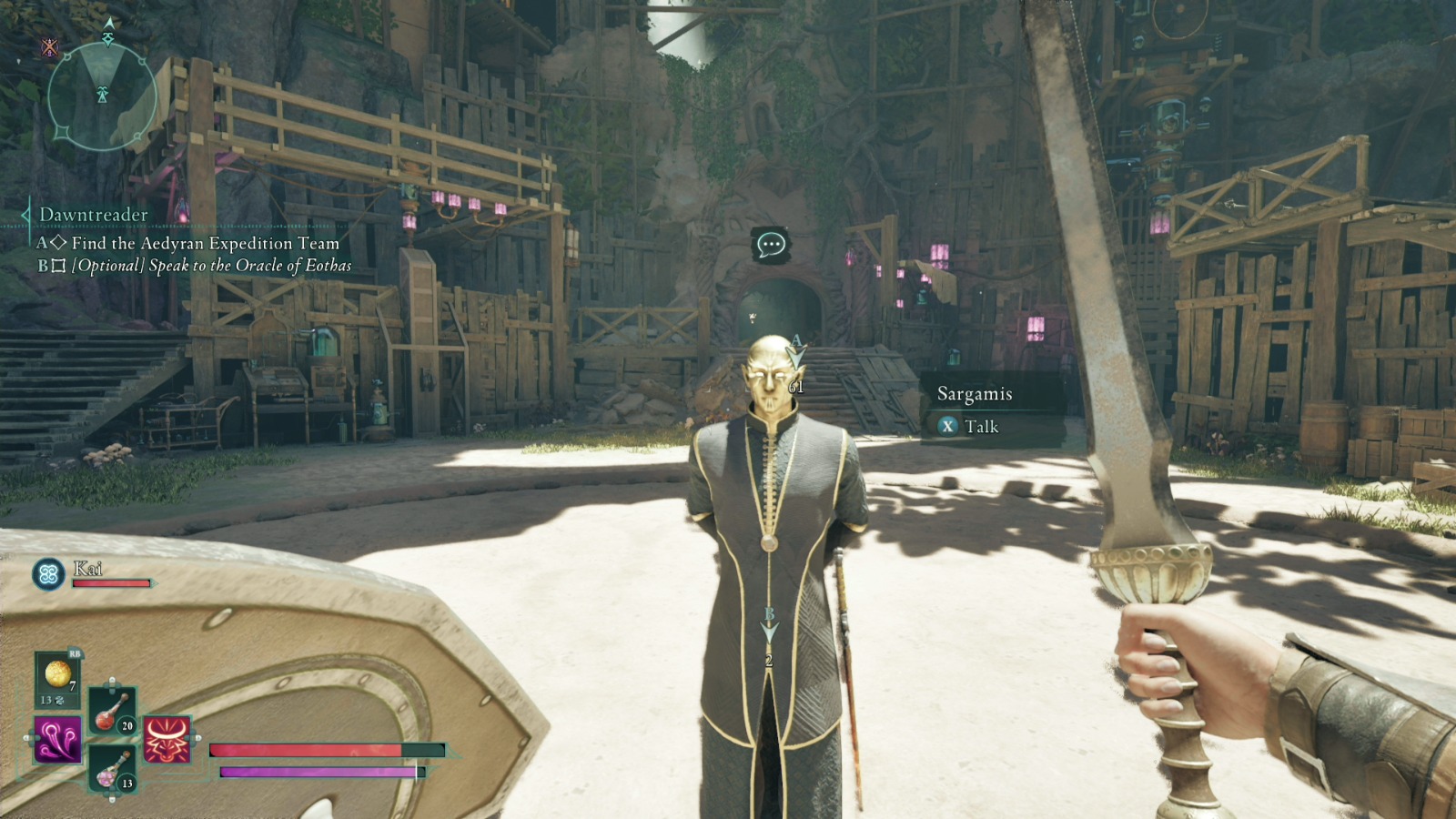Click the speech bubble icon above Sargamis

coord(771,245)
